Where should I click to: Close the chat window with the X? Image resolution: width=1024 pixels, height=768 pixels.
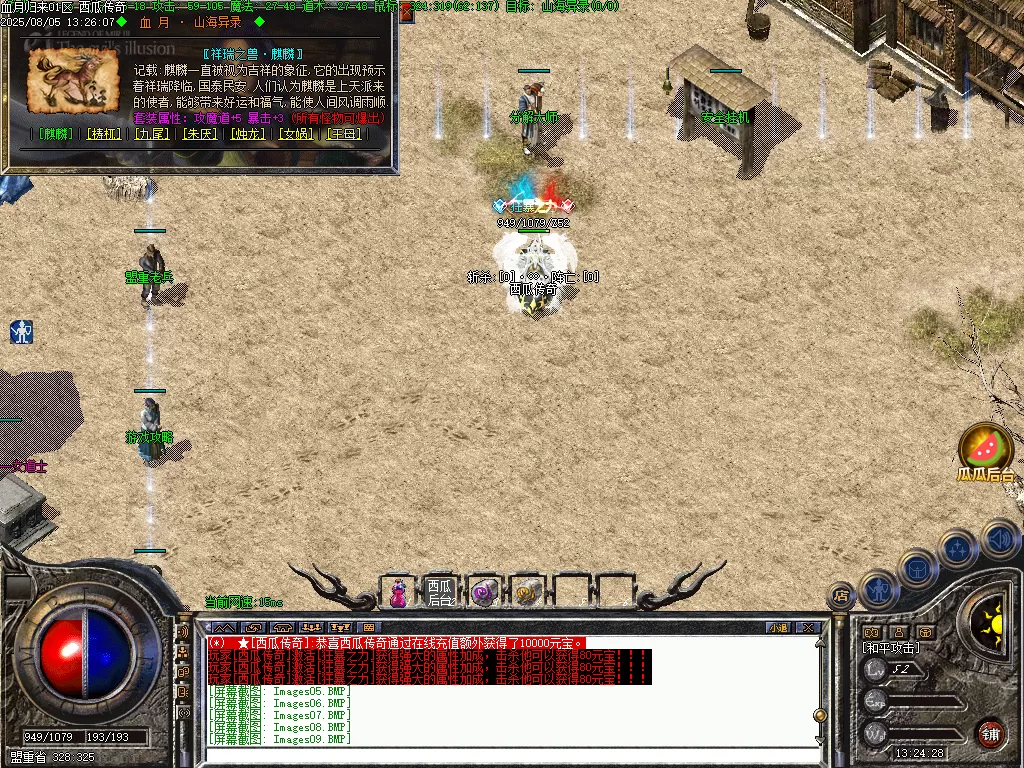pos(808,628)
